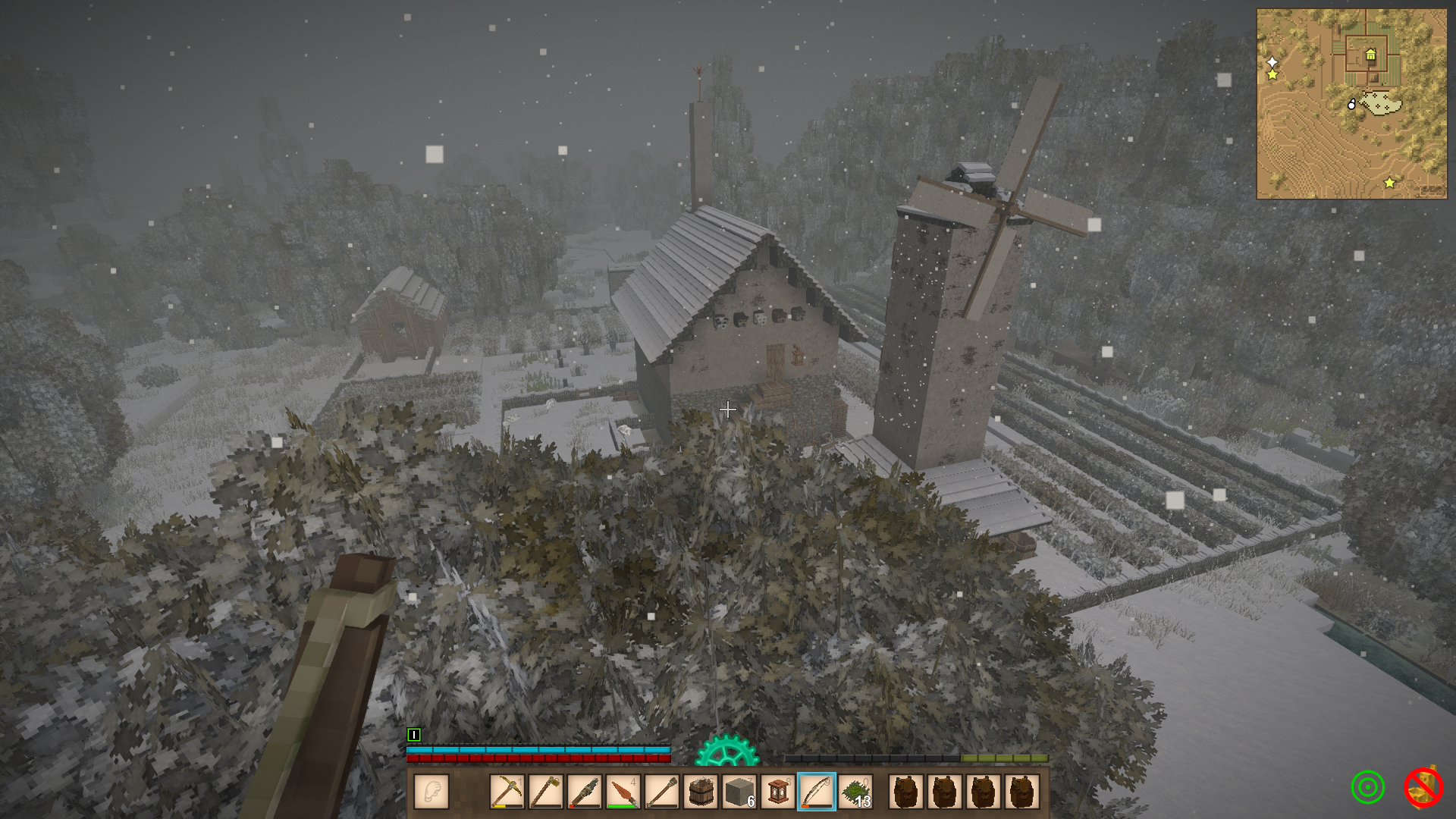Screen dimensions: 1456x819
Task: Pick the stone block stack of 6
Action: point(739,792)
